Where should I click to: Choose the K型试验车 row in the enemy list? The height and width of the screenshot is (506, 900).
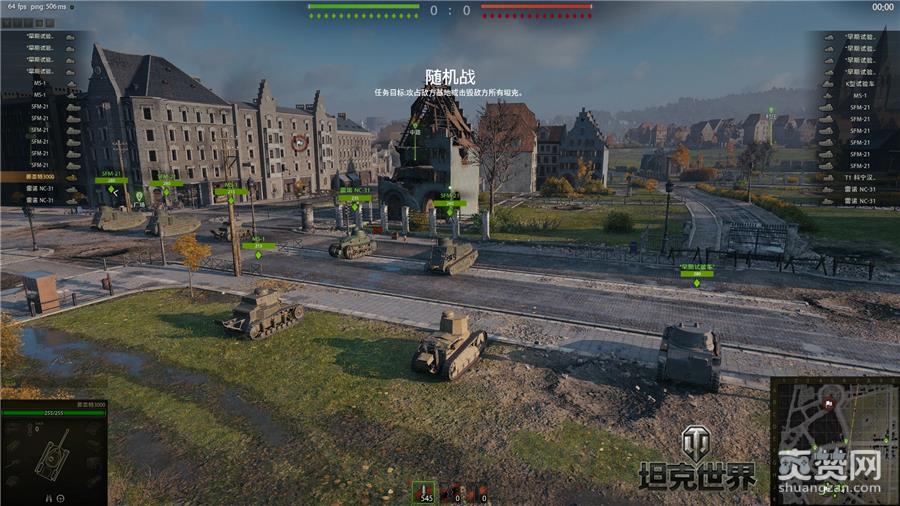(x=856, y=84)
